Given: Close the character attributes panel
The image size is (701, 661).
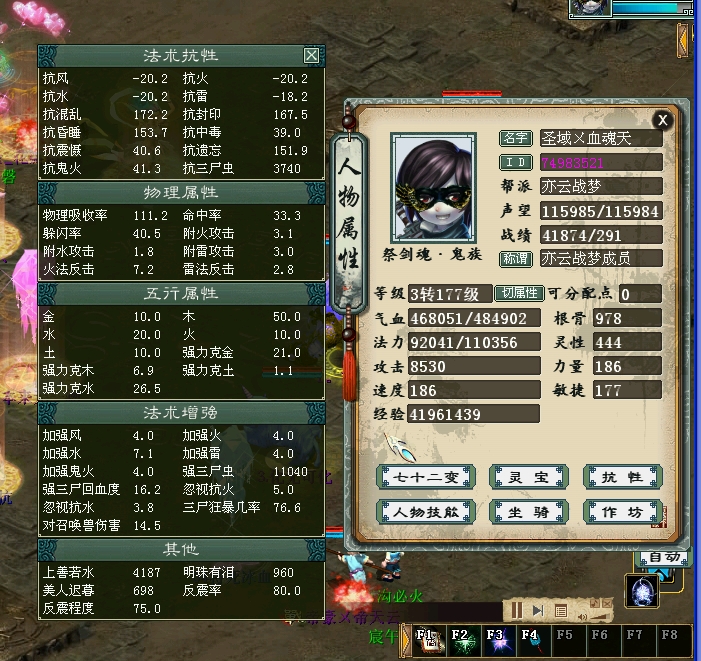Looking at the screenshot, I should pyautogui.click(x=662, y=119).
